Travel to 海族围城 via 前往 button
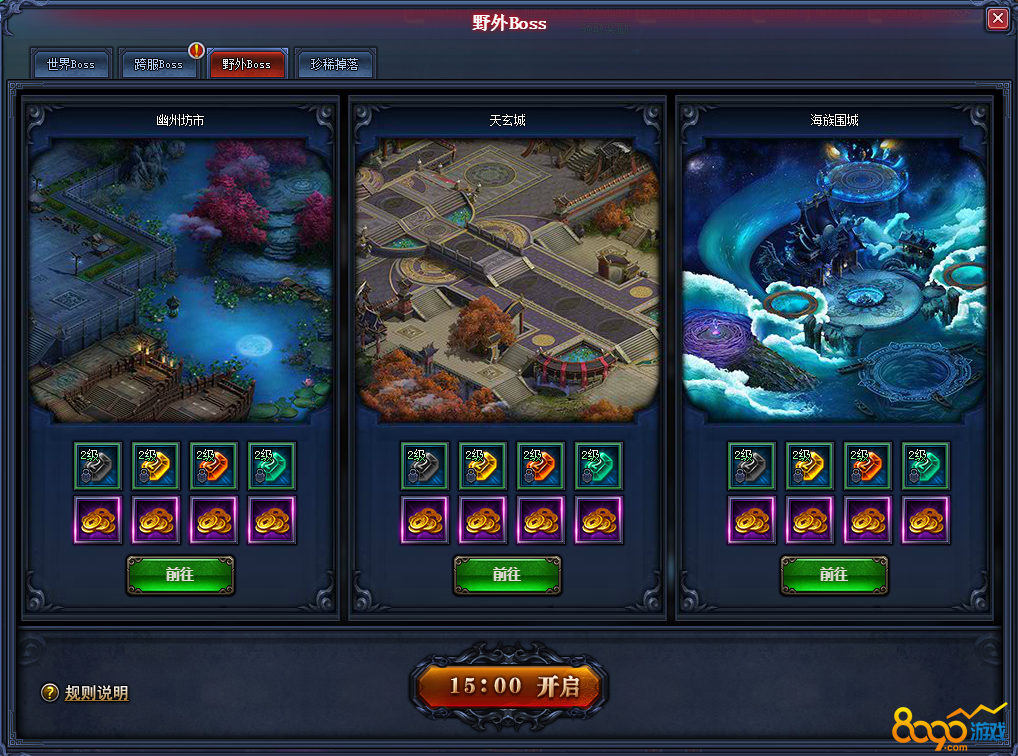Image resolution: width=1018 pixels, height=756 pixels. (834, 575)
